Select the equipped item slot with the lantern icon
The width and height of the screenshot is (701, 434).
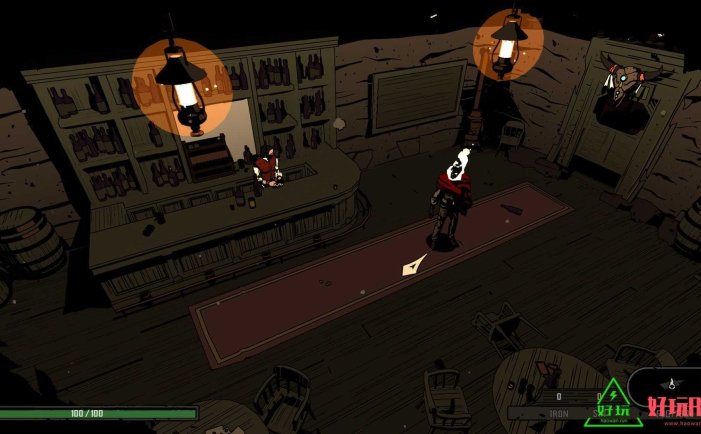672,383
